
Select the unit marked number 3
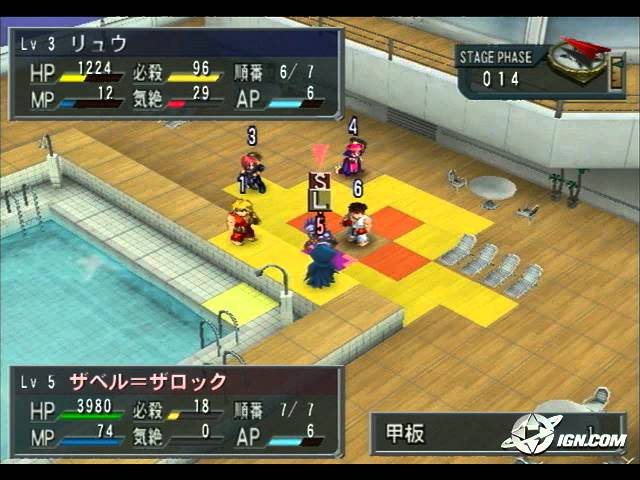click(252, 171)
